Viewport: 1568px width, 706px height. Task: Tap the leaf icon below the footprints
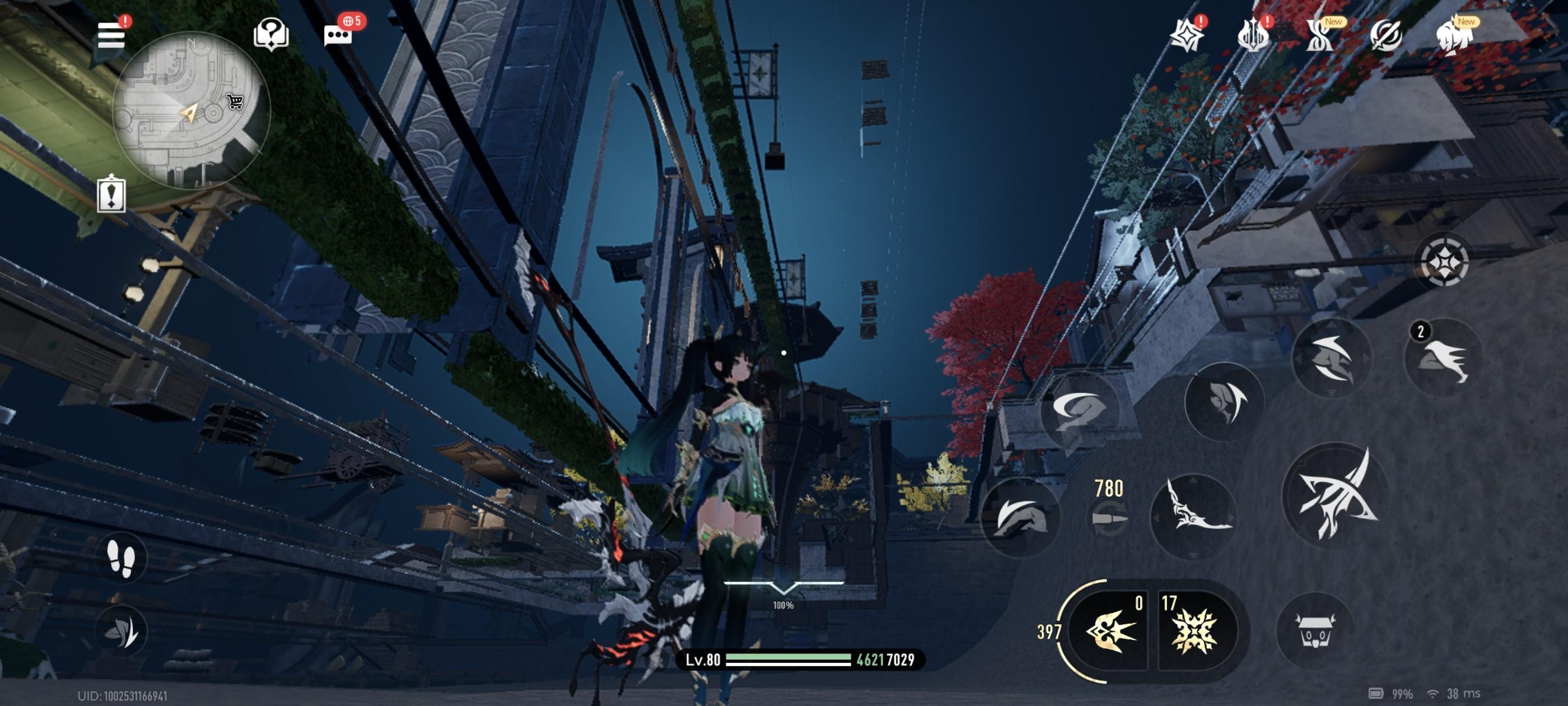pyautogui.click(x=120, y=631)
